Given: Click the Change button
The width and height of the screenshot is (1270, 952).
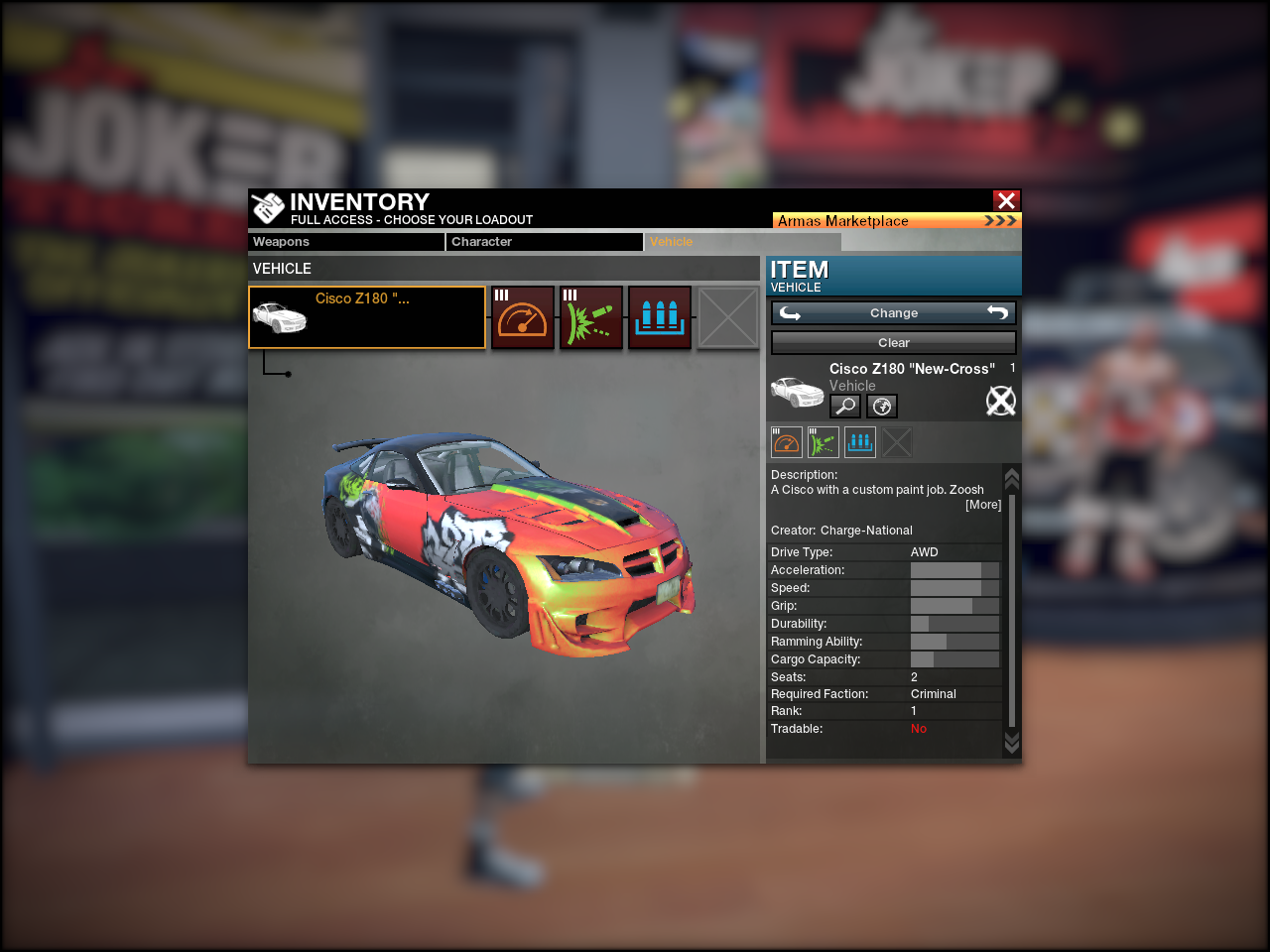Looking at the screenshot, I should 893,313.
